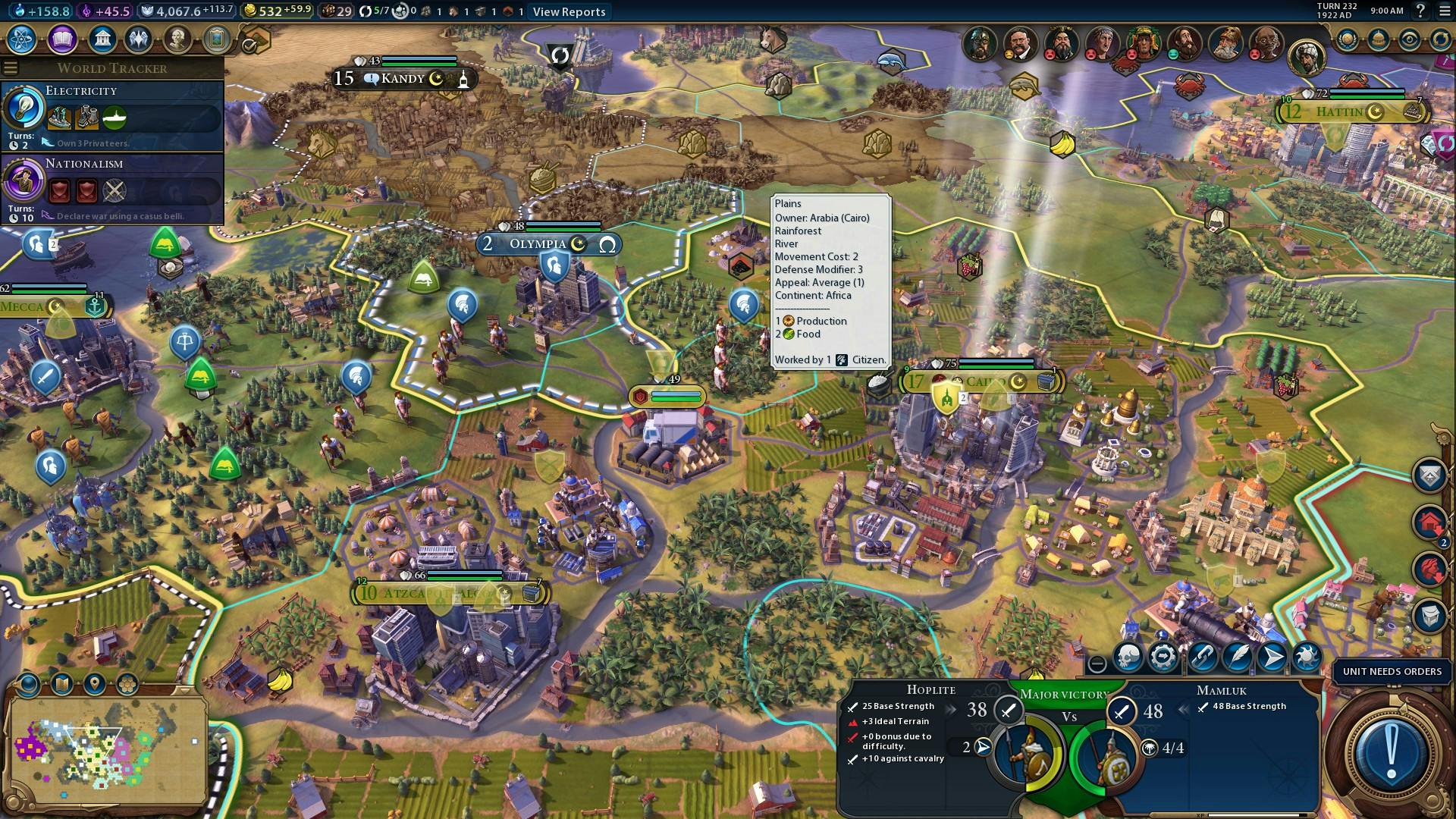This screenshot has width=1456, height=819.
Task: Open the map pins marker button
Action: click(x=95, y=684)
